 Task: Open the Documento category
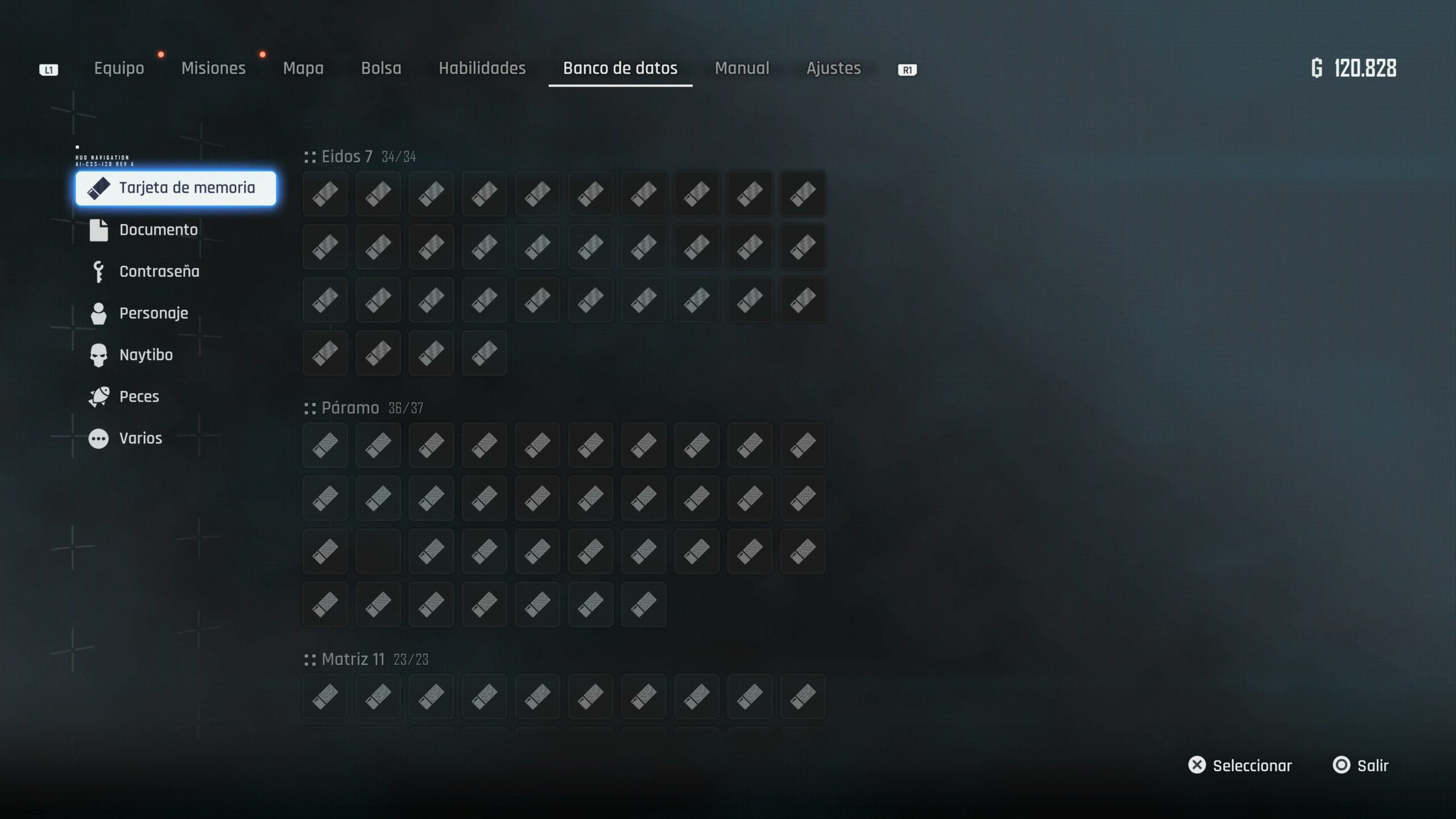[x=158, y=230]
